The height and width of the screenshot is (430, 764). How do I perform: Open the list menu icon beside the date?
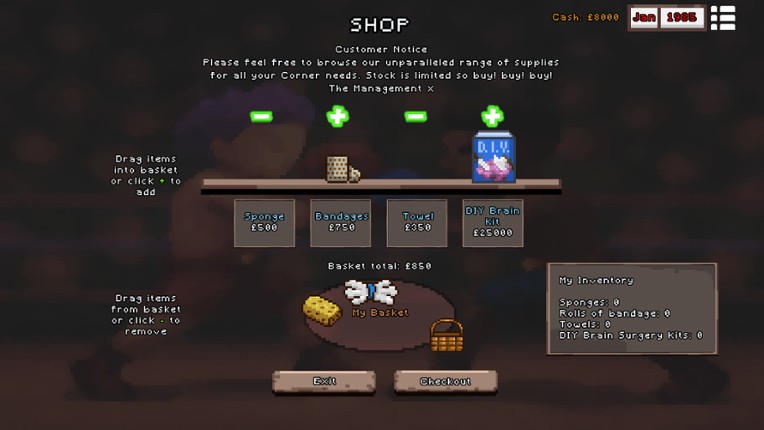(723, 18)
